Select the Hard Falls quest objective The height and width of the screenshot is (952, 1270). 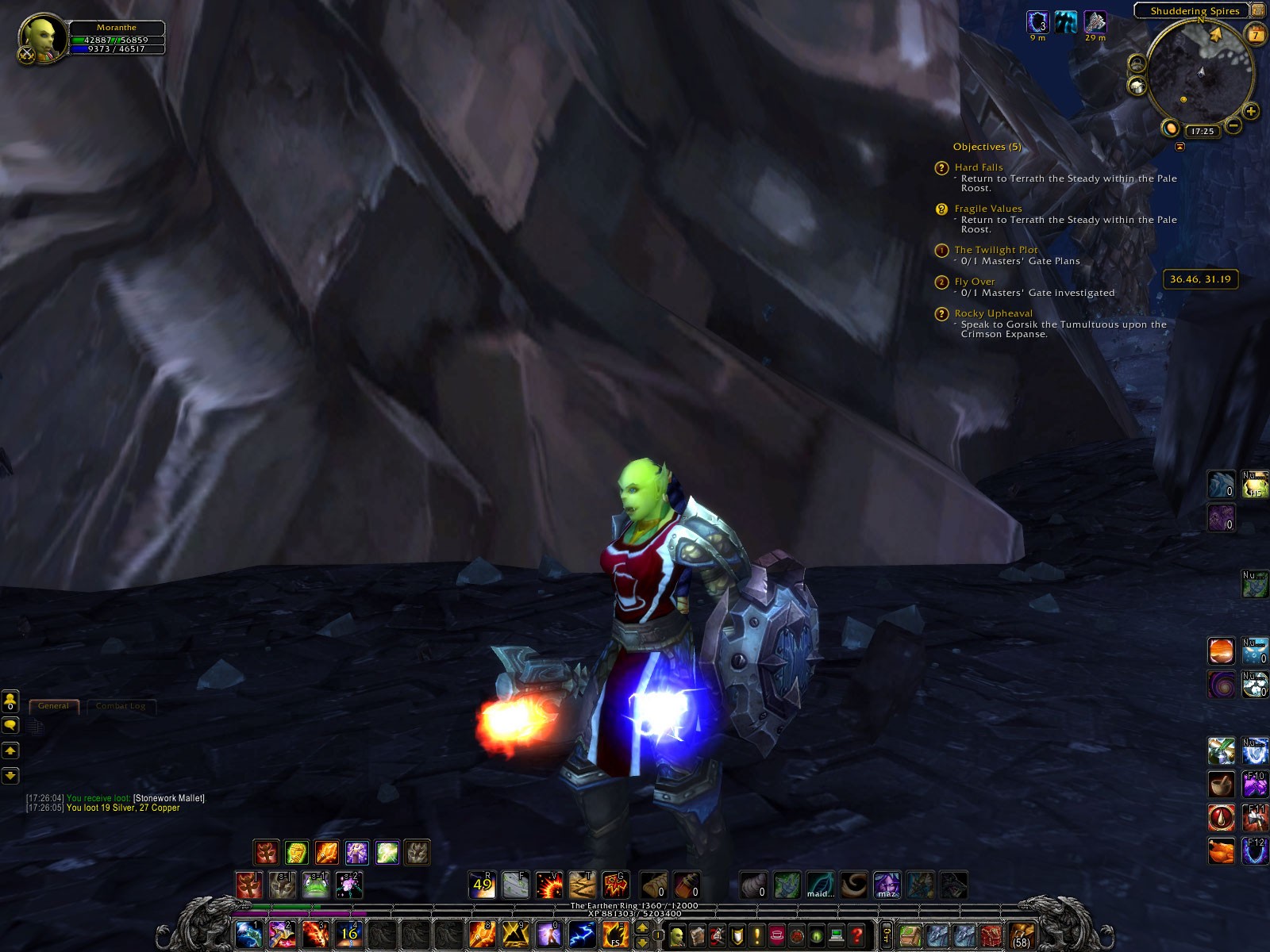pos(979,167)
